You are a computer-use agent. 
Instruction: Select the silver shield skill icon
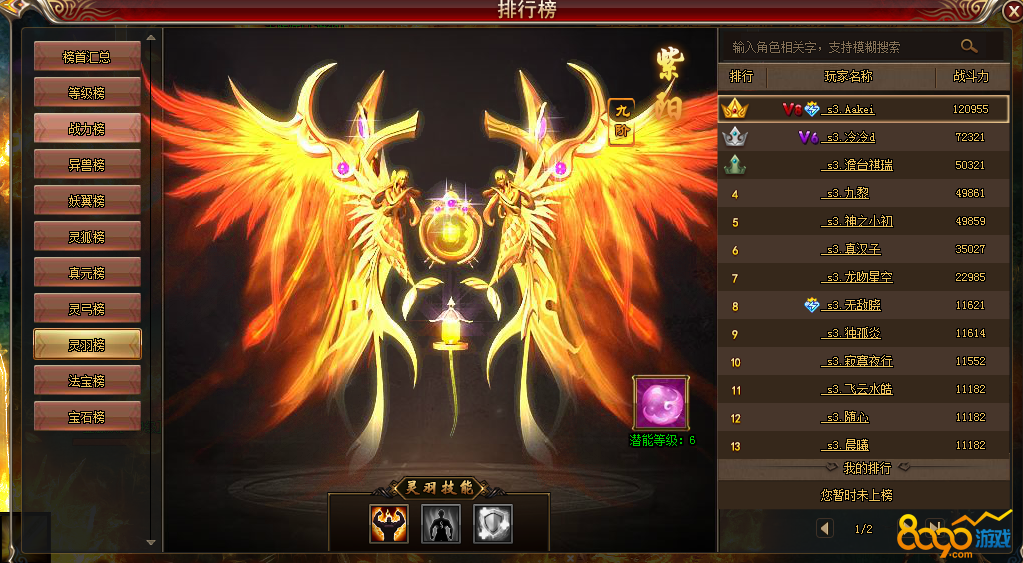[x=492, y=523]
